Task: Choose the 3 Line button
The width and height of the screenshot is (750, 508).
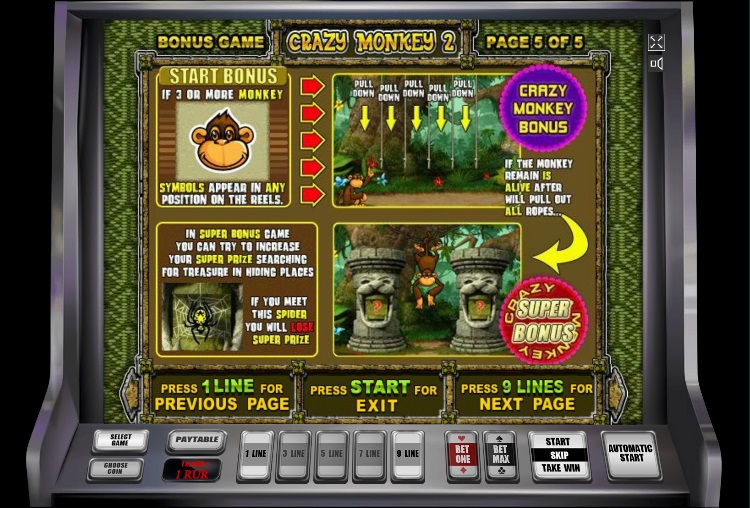Action: (295, 455)
